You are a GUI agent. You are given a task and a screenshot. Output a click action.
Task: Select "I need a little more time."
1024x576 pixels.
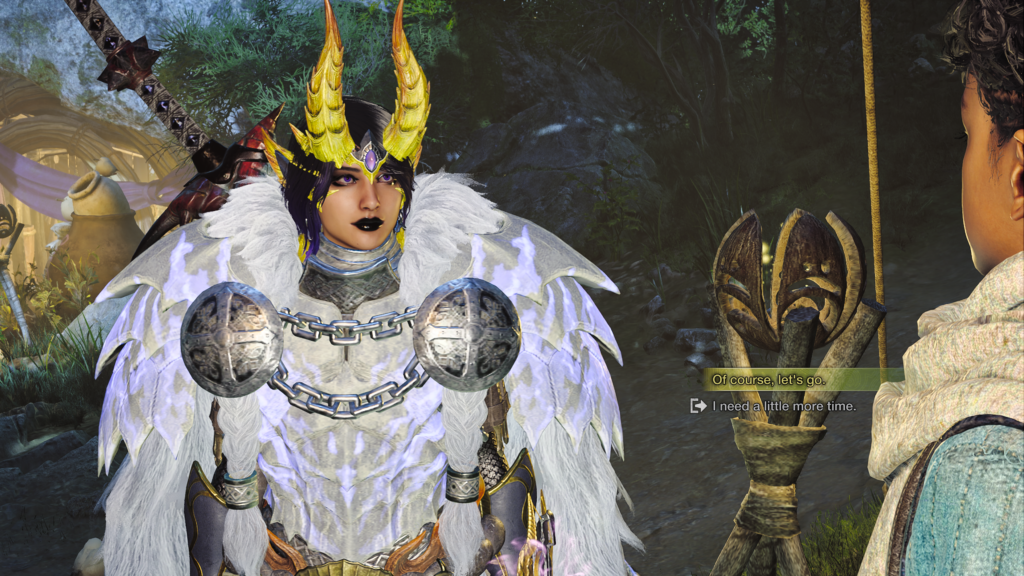click(x=783, y=406)
